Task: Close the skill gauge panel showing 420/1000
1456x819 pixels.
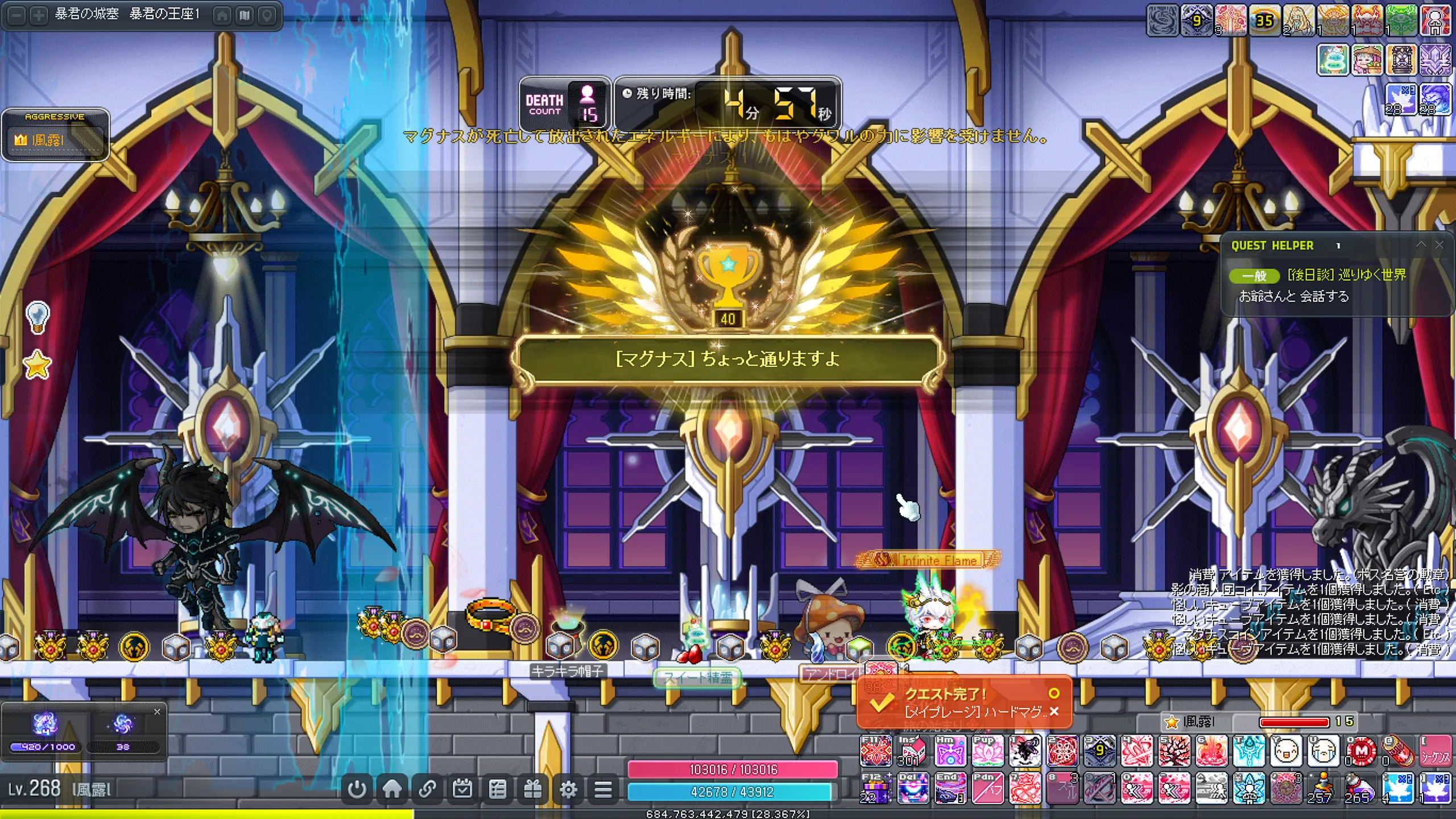Action: coord(157,712)
